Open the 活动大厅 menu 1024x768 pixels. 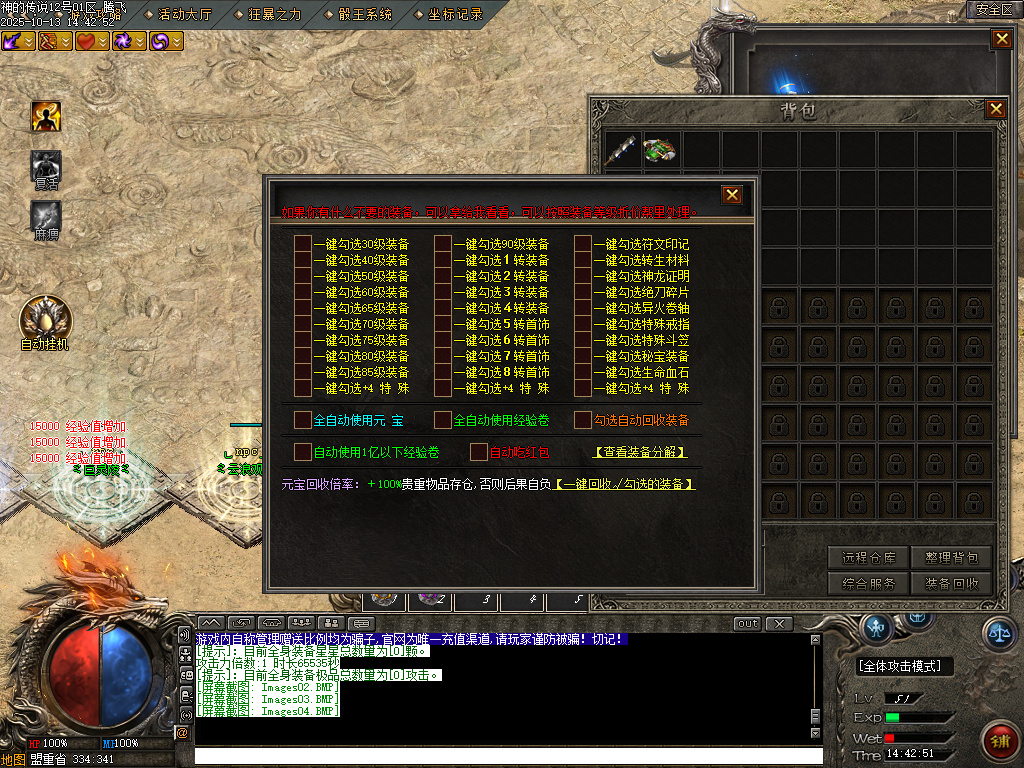tap(184, 14)
